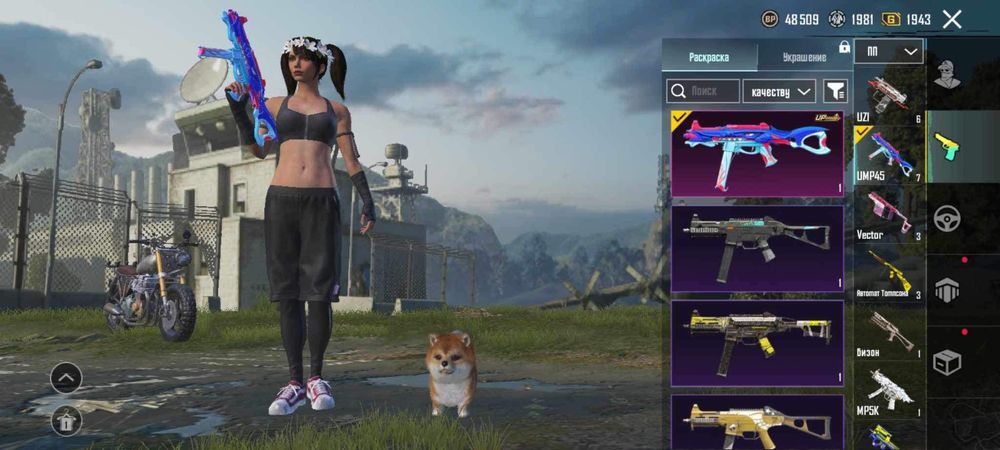Select the blue-pink UMP45 skin

757,153
